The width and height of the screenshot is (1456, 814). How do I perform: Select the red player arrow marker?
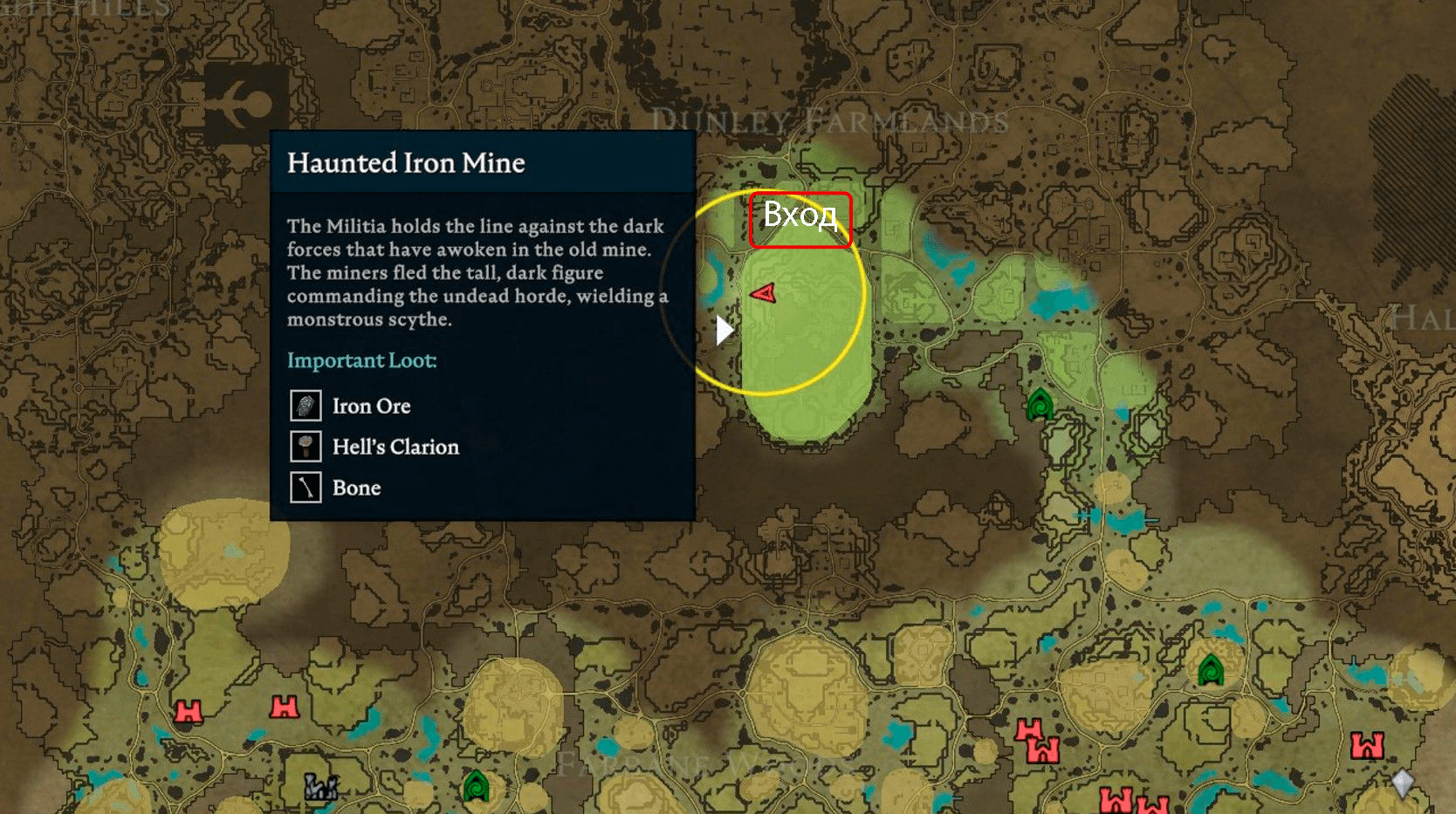click(x=764, y=293)
